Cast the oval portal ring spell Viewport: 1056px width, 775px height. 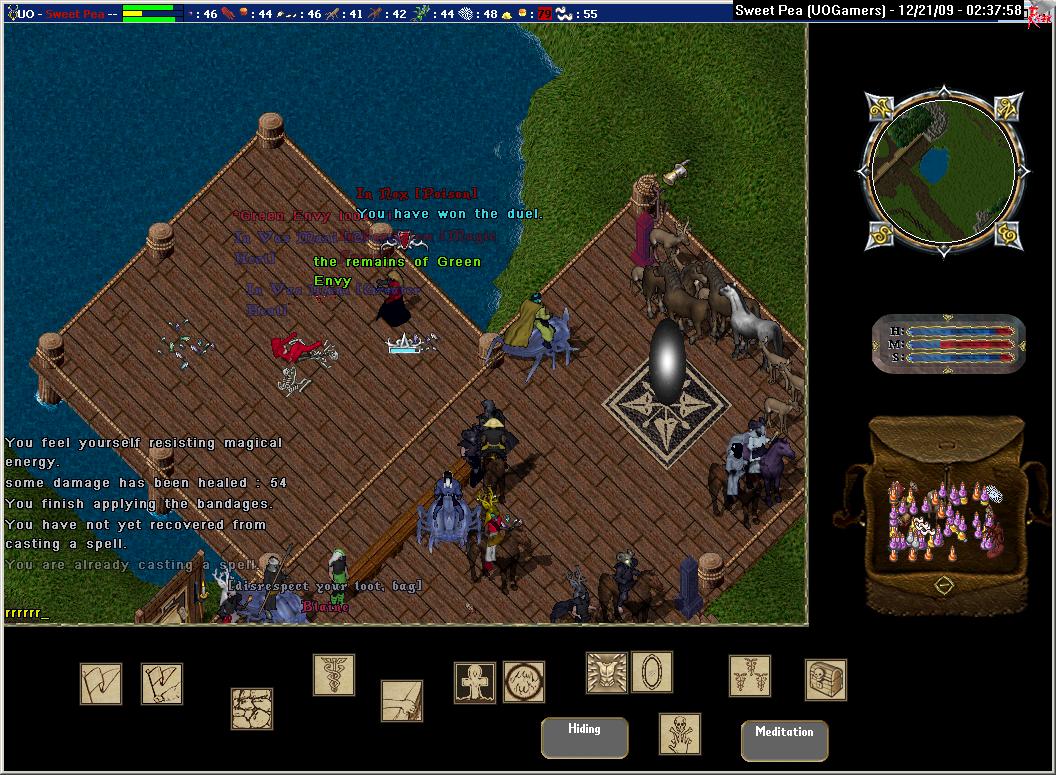[652, 672]
